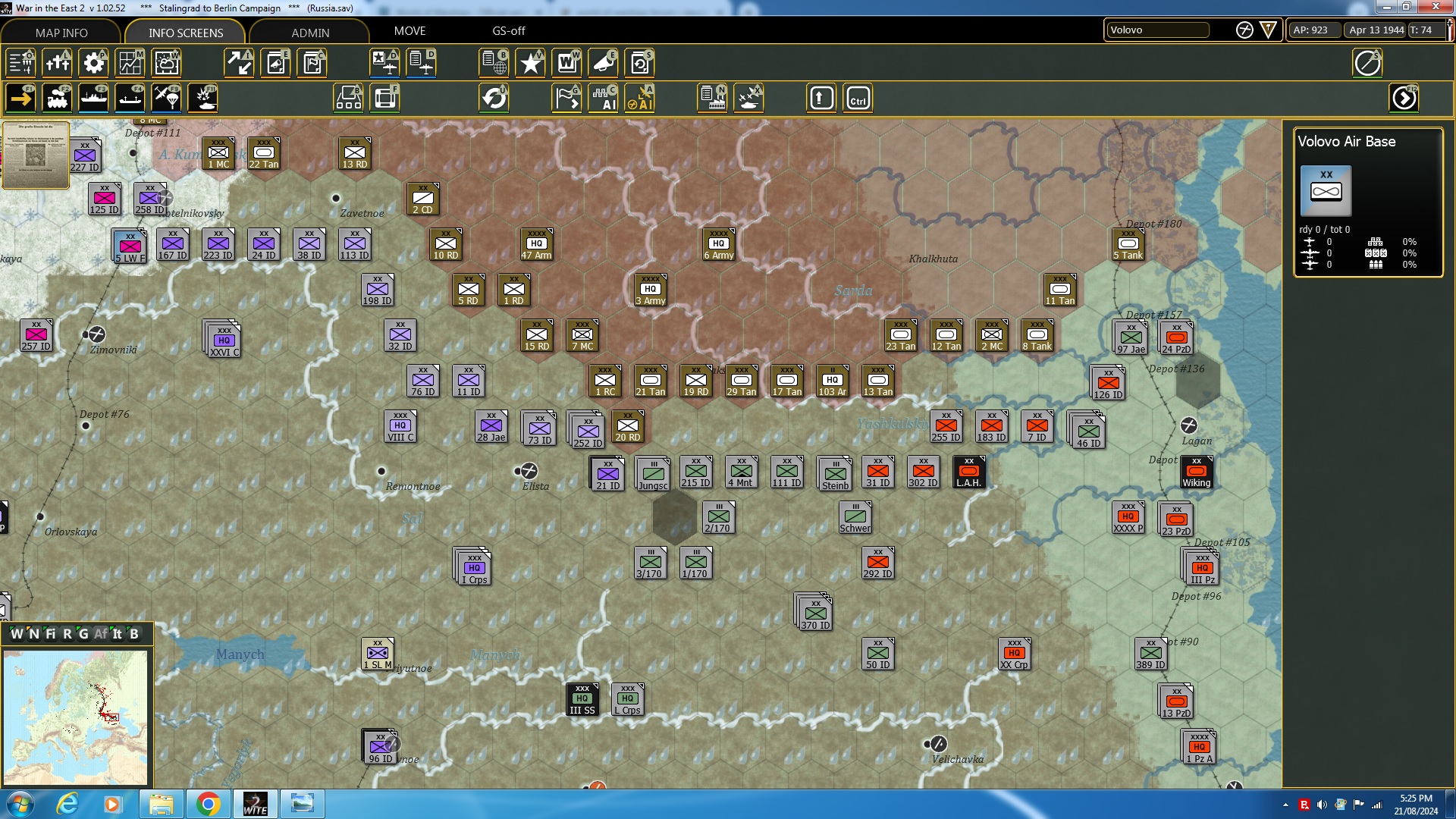Open the Witepedia reference

(567, 63)
